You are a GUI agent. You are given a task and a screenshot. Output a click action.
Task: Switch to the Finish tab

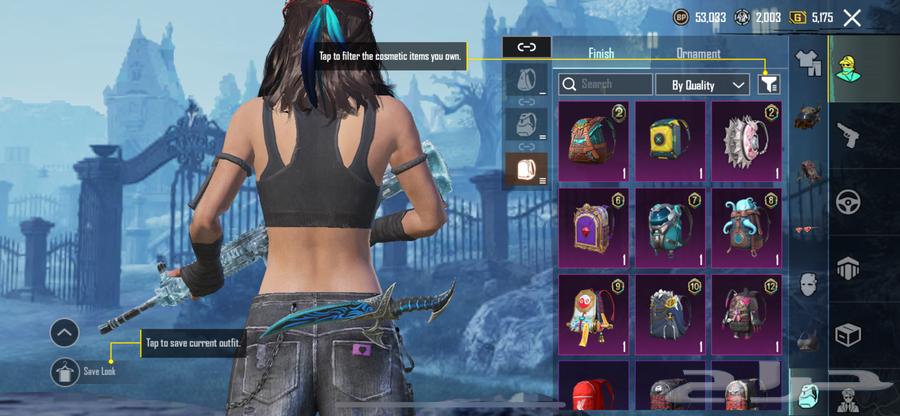[x=601, y=54]
